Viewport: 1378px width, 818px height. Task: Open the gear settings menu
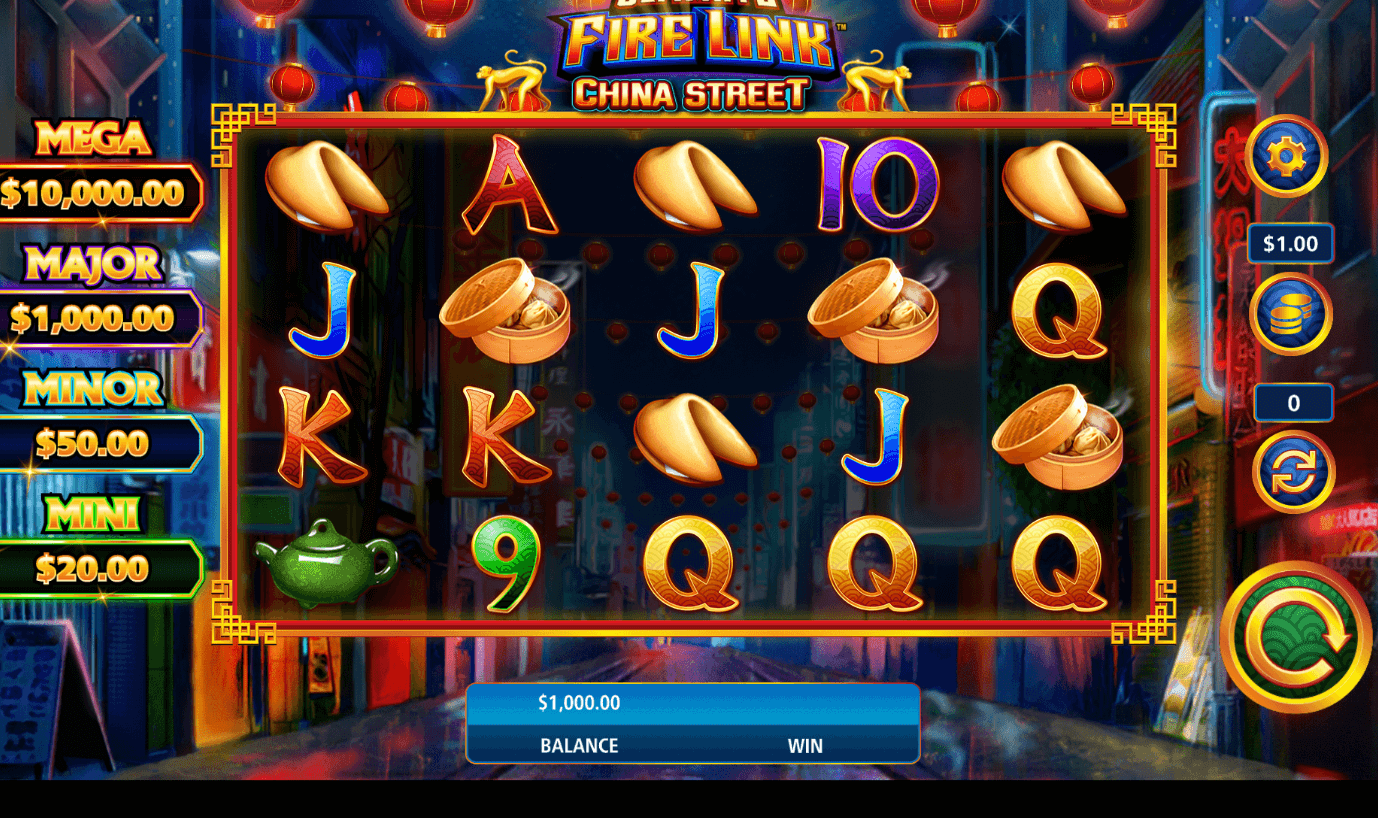(1286, 156)
